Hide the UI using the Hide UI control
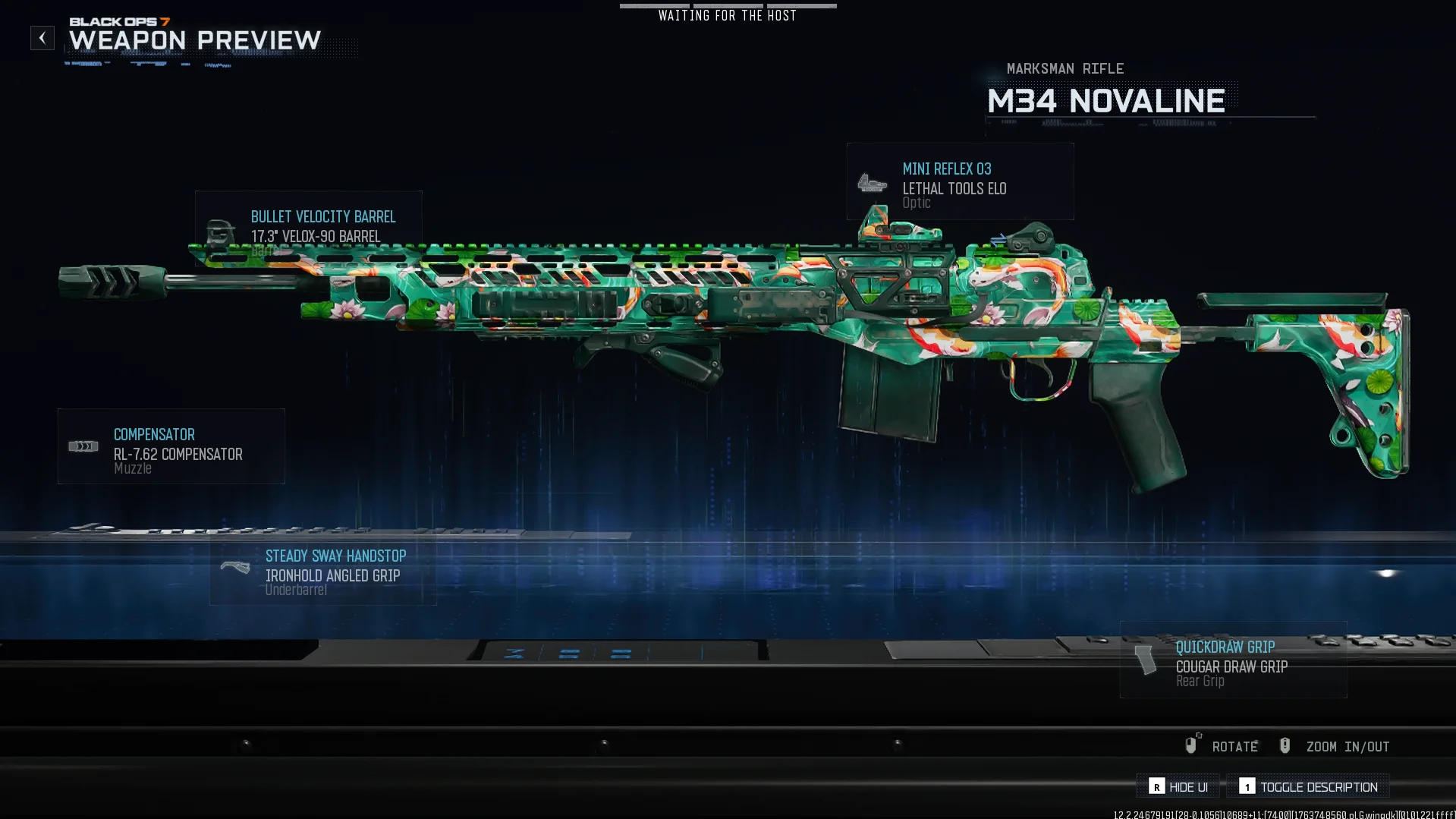This screenshot has height=819, width=1456. 1178,787
